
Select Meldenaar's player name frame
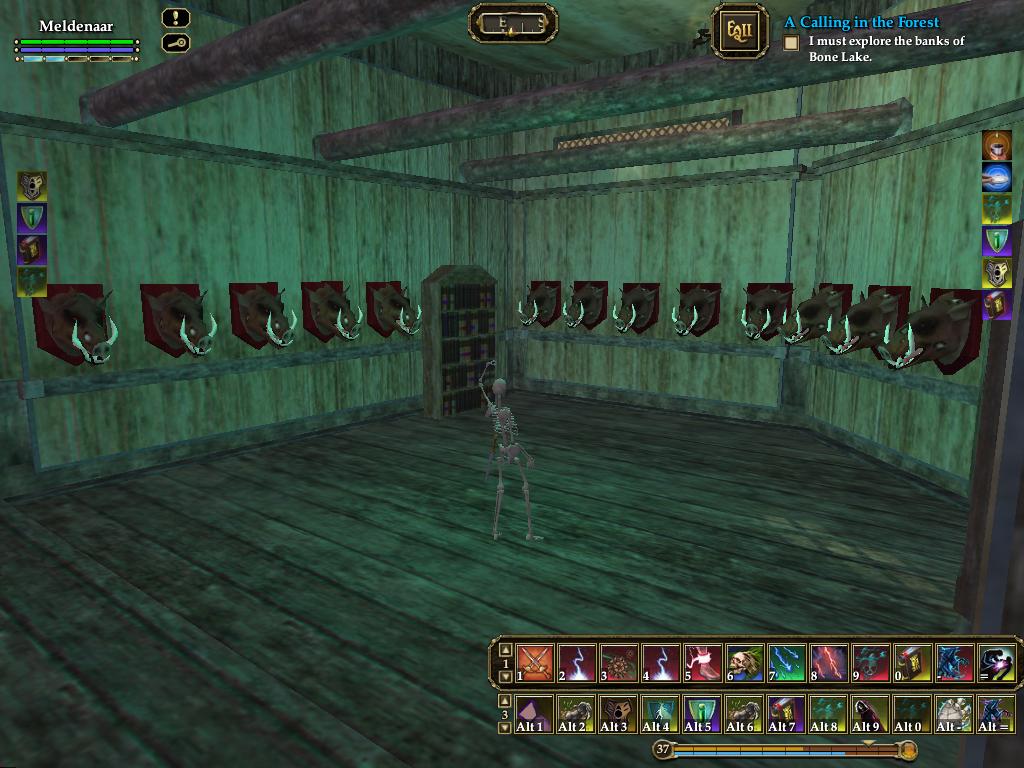tap(77, 26)
